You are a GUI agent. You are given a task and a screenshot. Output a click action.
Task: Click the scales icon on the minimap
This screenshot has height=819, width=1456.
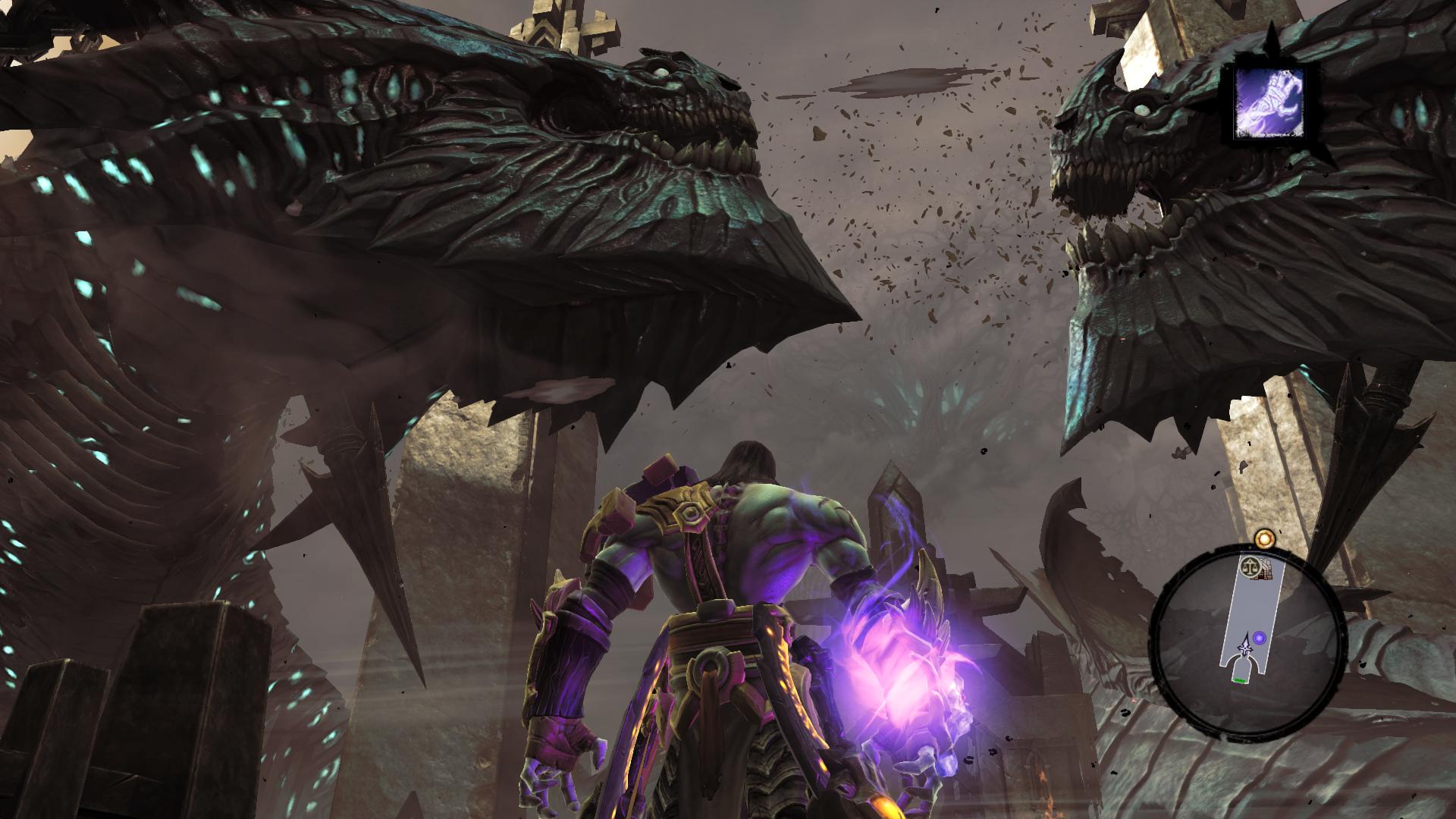tap(1250, 566)
